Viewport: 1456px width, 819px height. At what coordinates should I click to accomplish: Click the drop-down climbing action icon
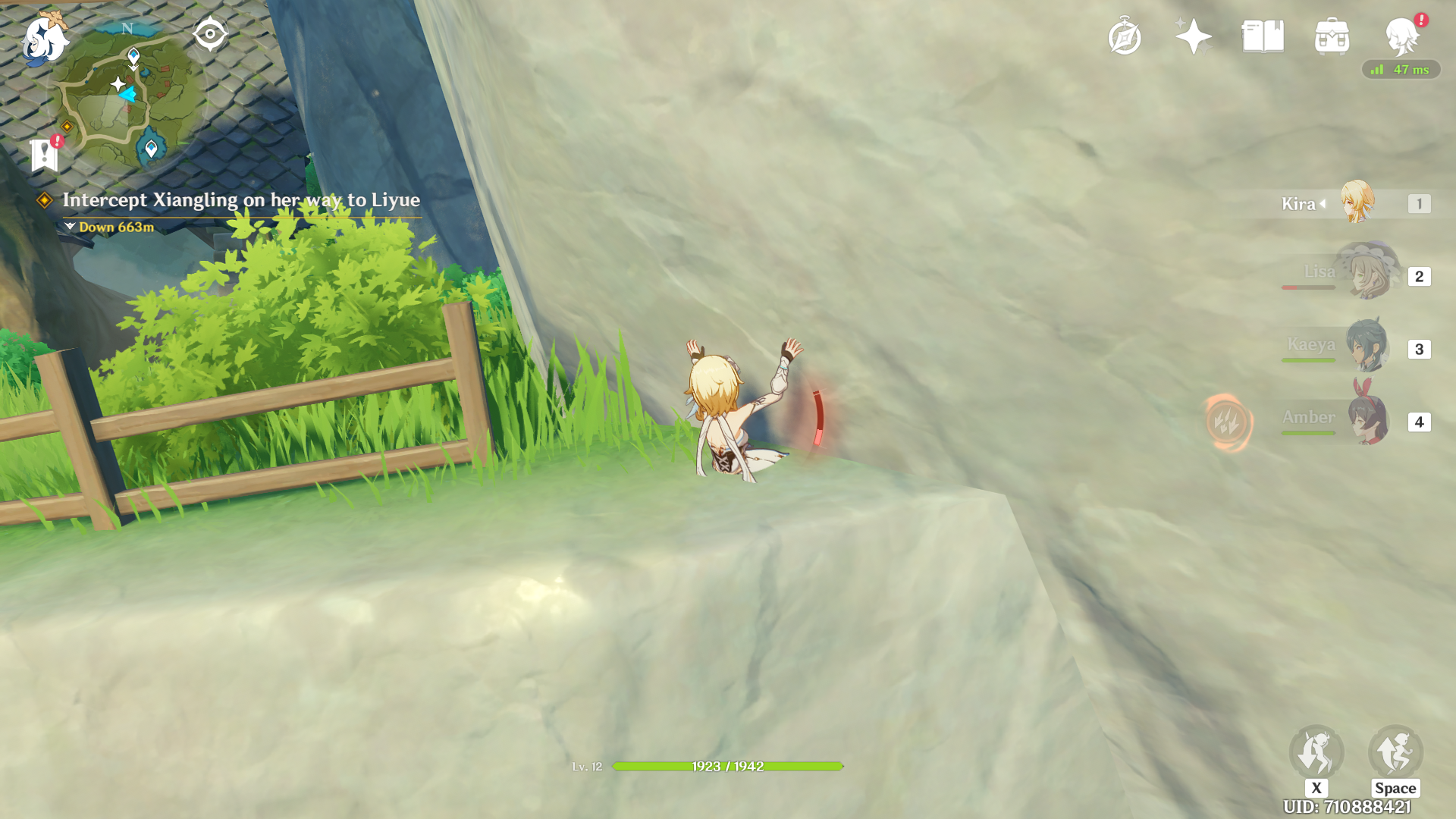(x=1316, y=752)
